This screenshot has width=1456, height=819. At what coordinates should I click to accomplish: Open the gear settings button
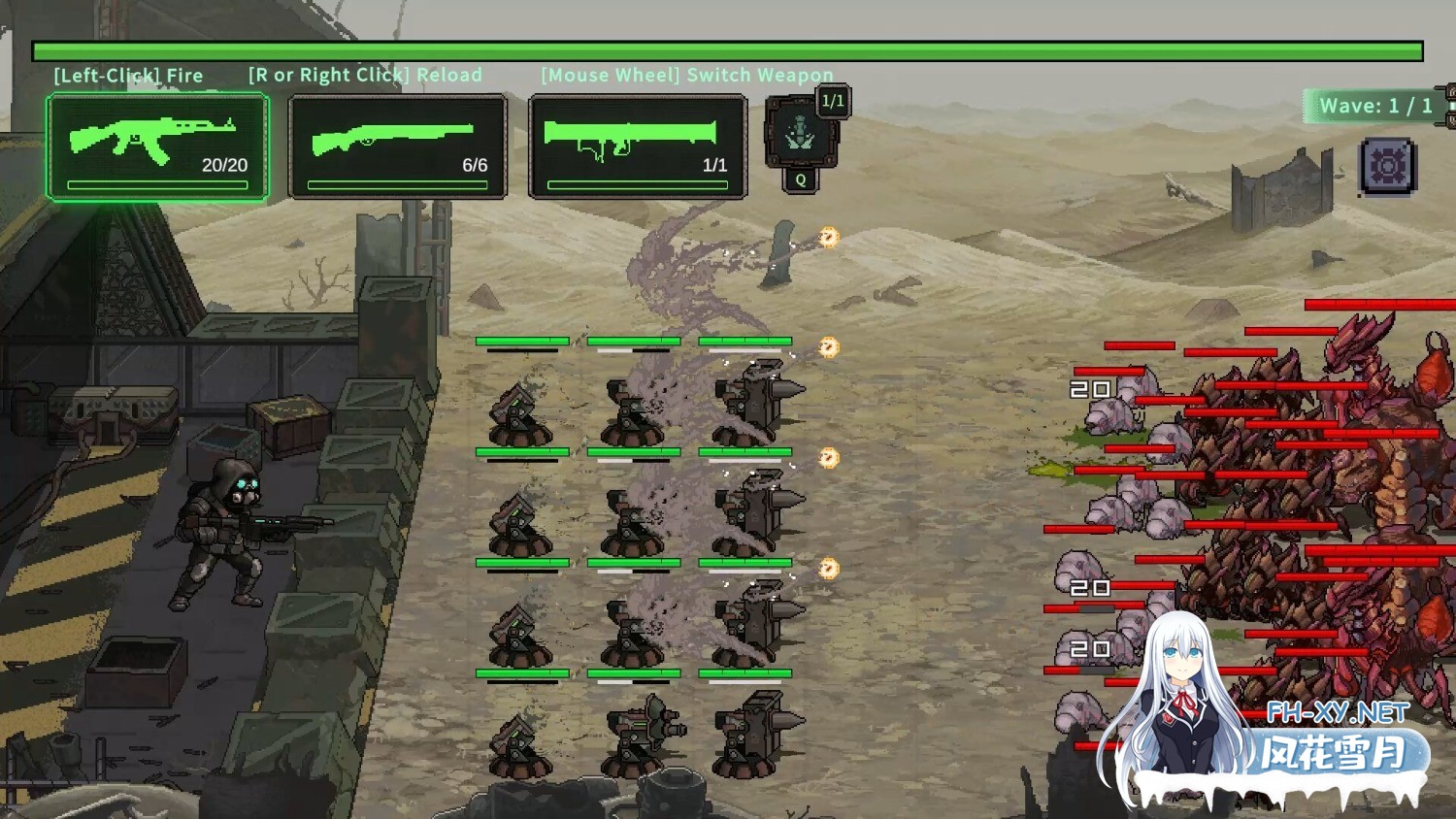pyautogui.click(x=1387, y=167)
